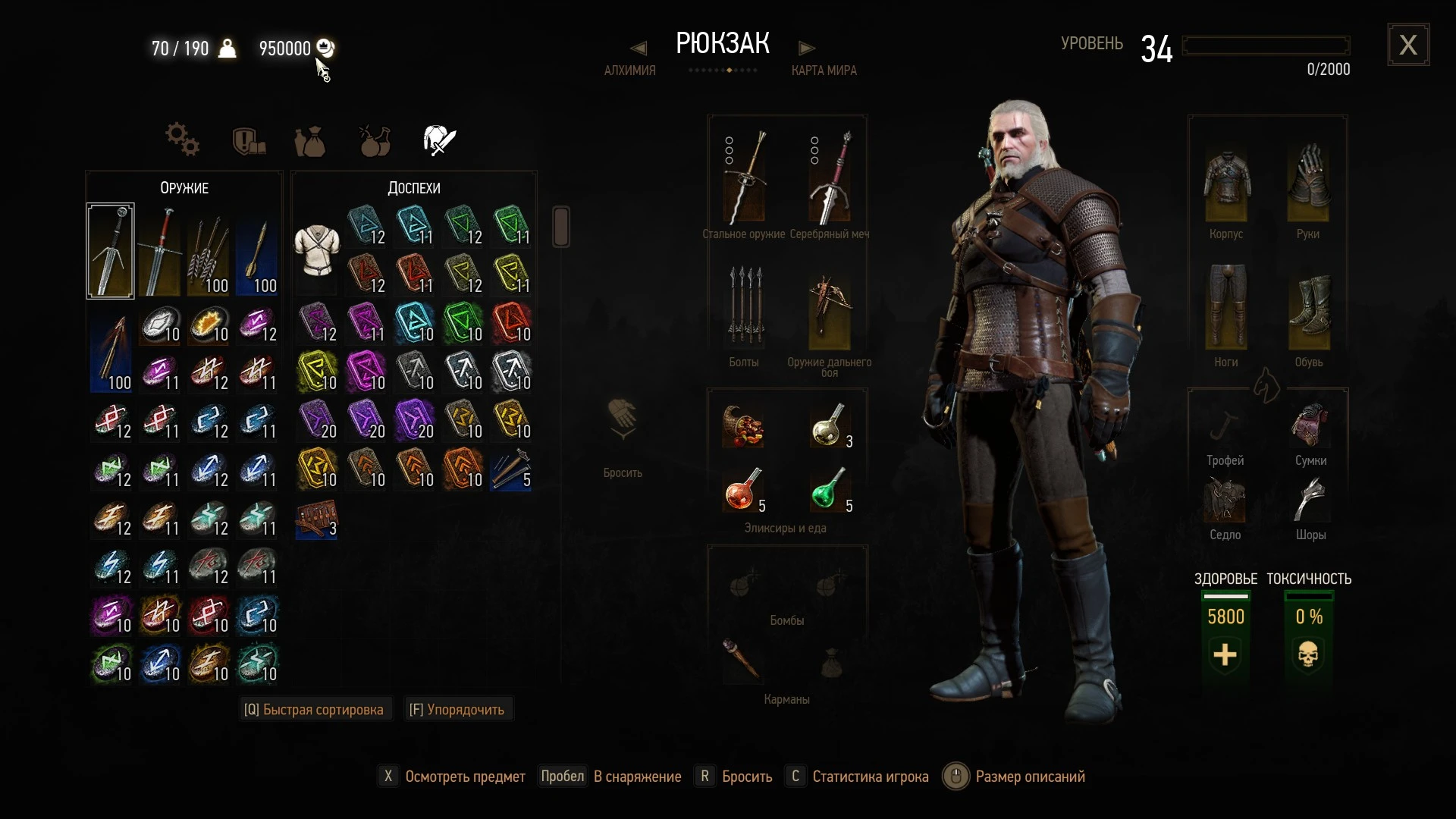This screenshot has height=819, width=1456.
Task: Select the equipped steel sword in Оружие grid
Action: point(111,250)
